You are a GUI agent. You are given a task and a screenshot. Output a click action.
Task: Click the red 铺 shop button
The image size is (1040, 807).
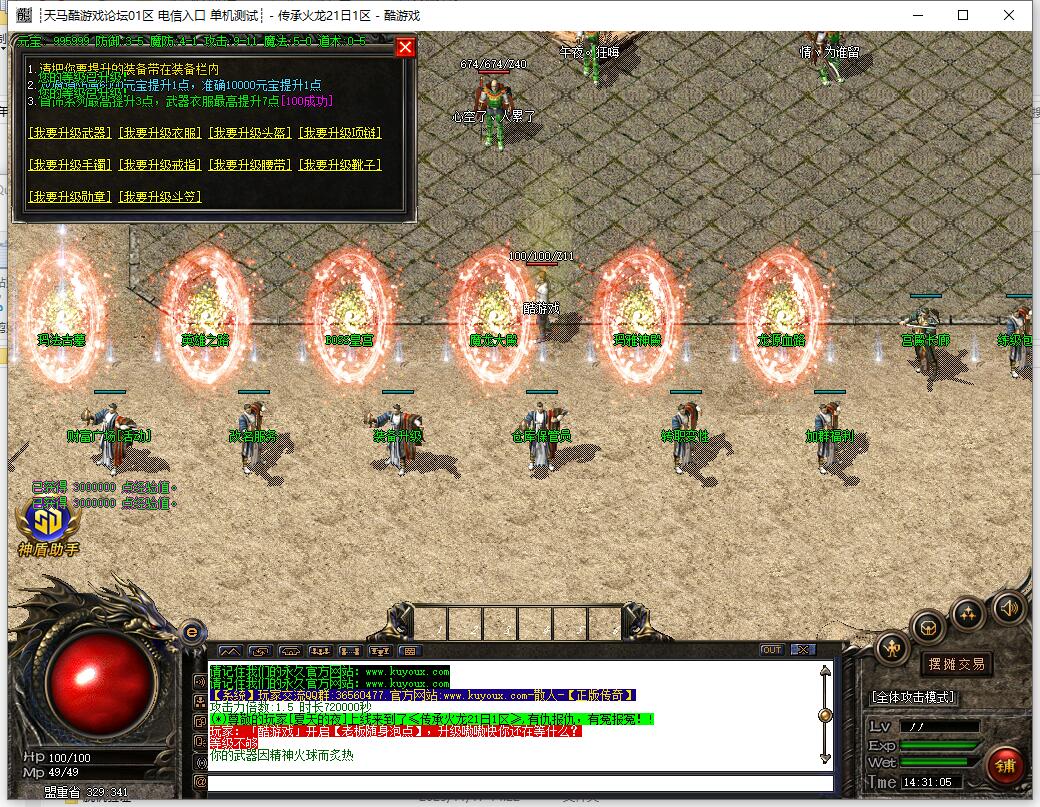[x=1005, y=765]
